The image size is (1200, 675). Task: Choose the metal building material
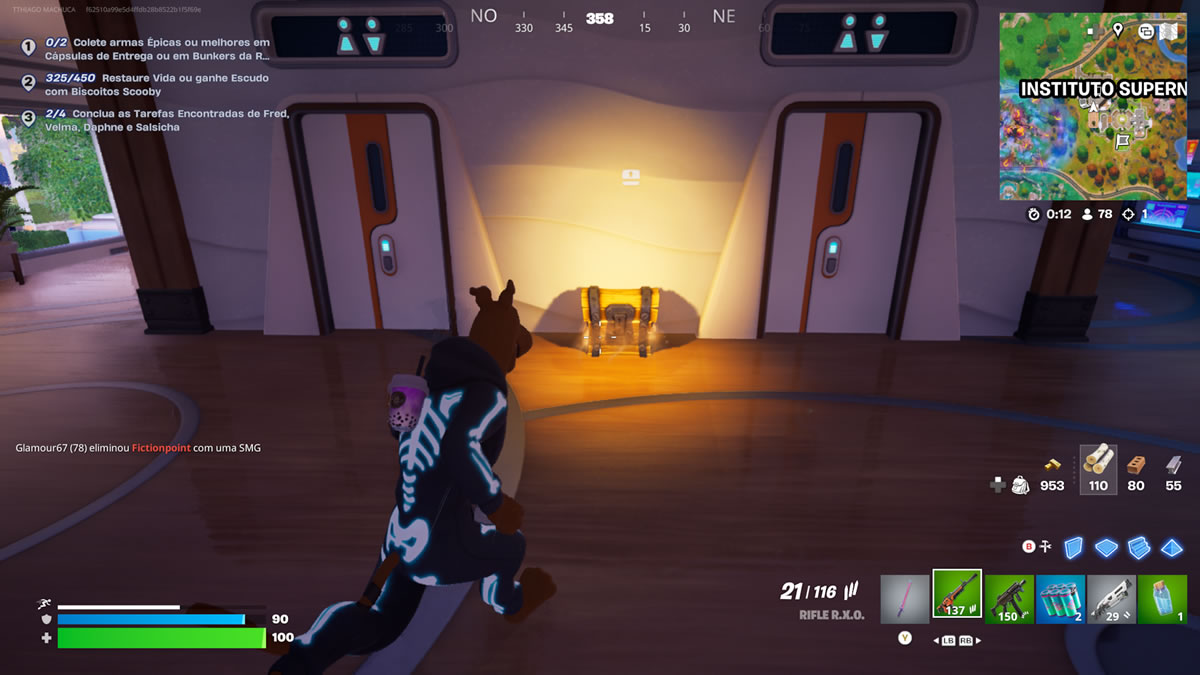point(1173,468)
